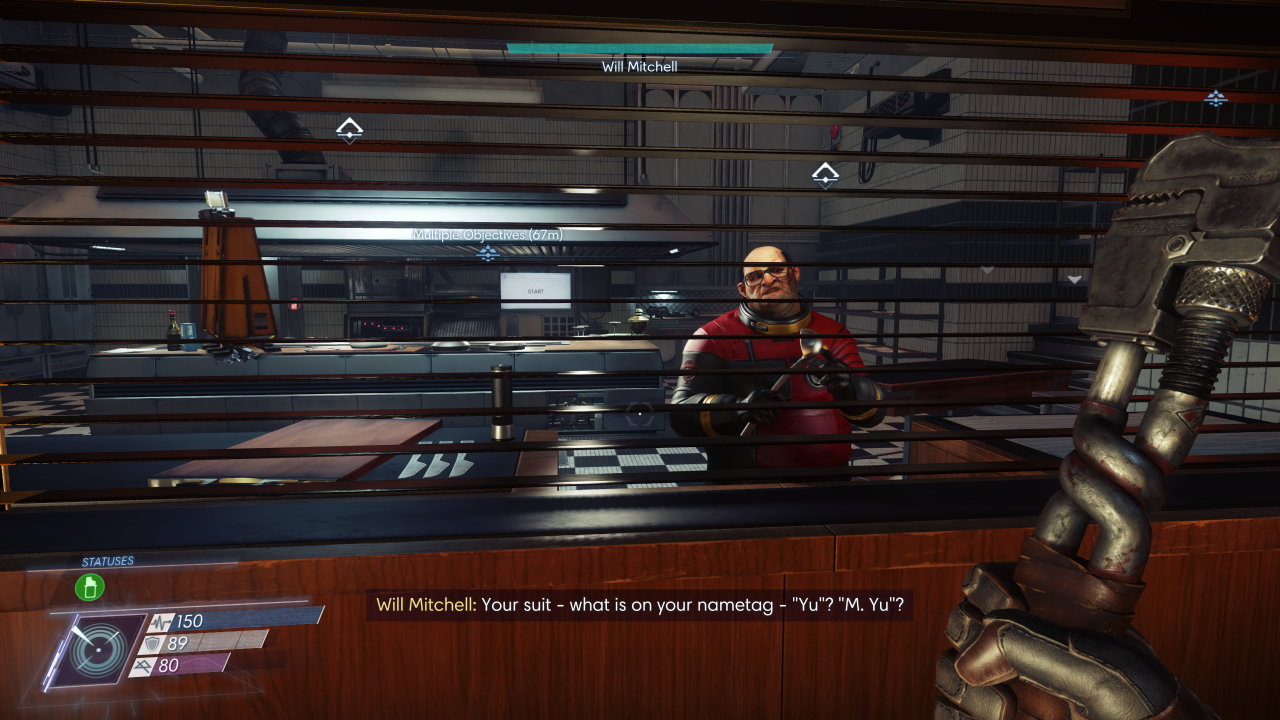The width and height of the screenshot is (1280, 720).
Task: Select the circular radar widget
Action: tap(100, 651)
